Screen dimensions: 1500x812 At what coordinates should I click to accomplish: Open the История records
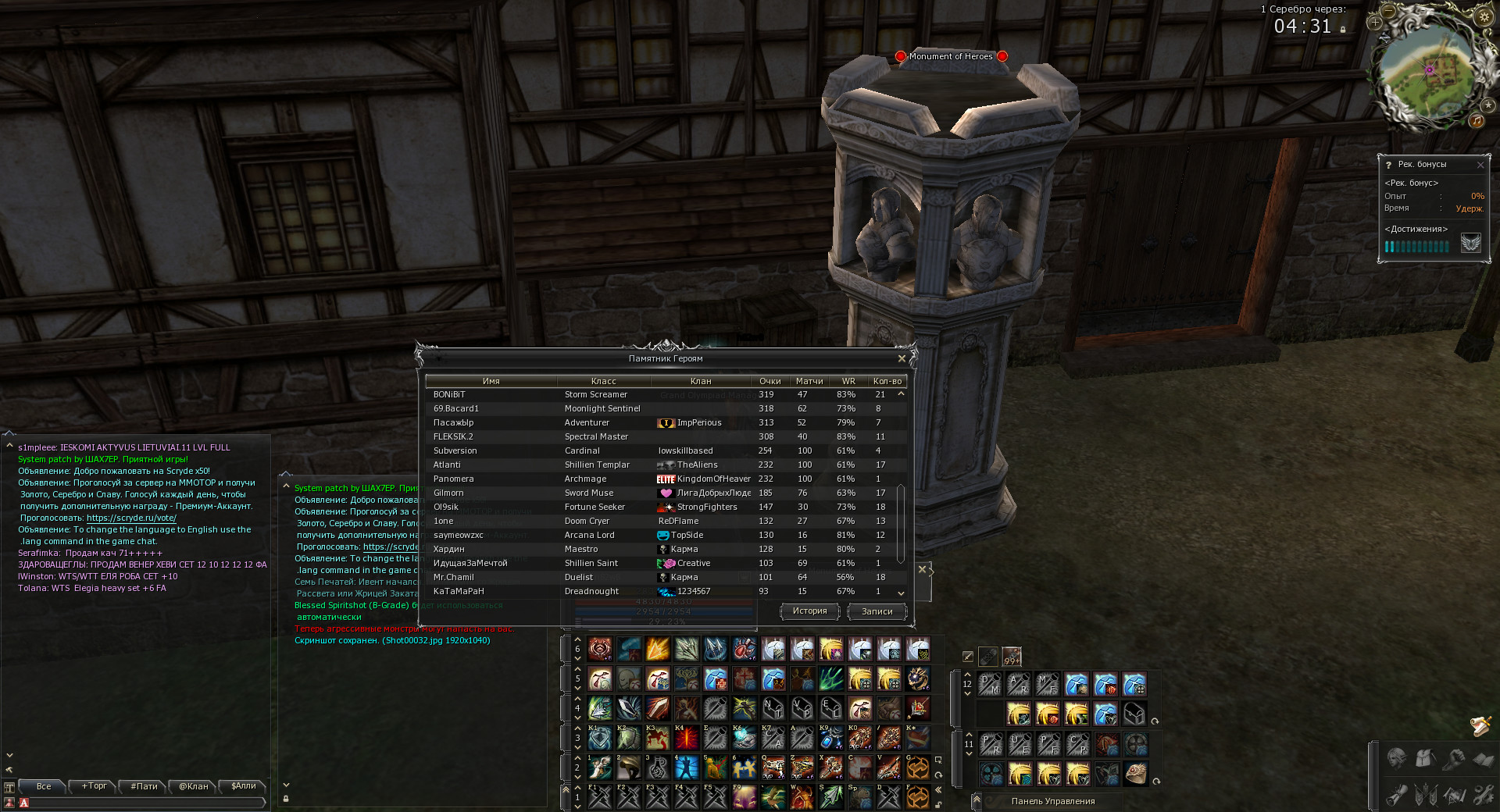809,611
